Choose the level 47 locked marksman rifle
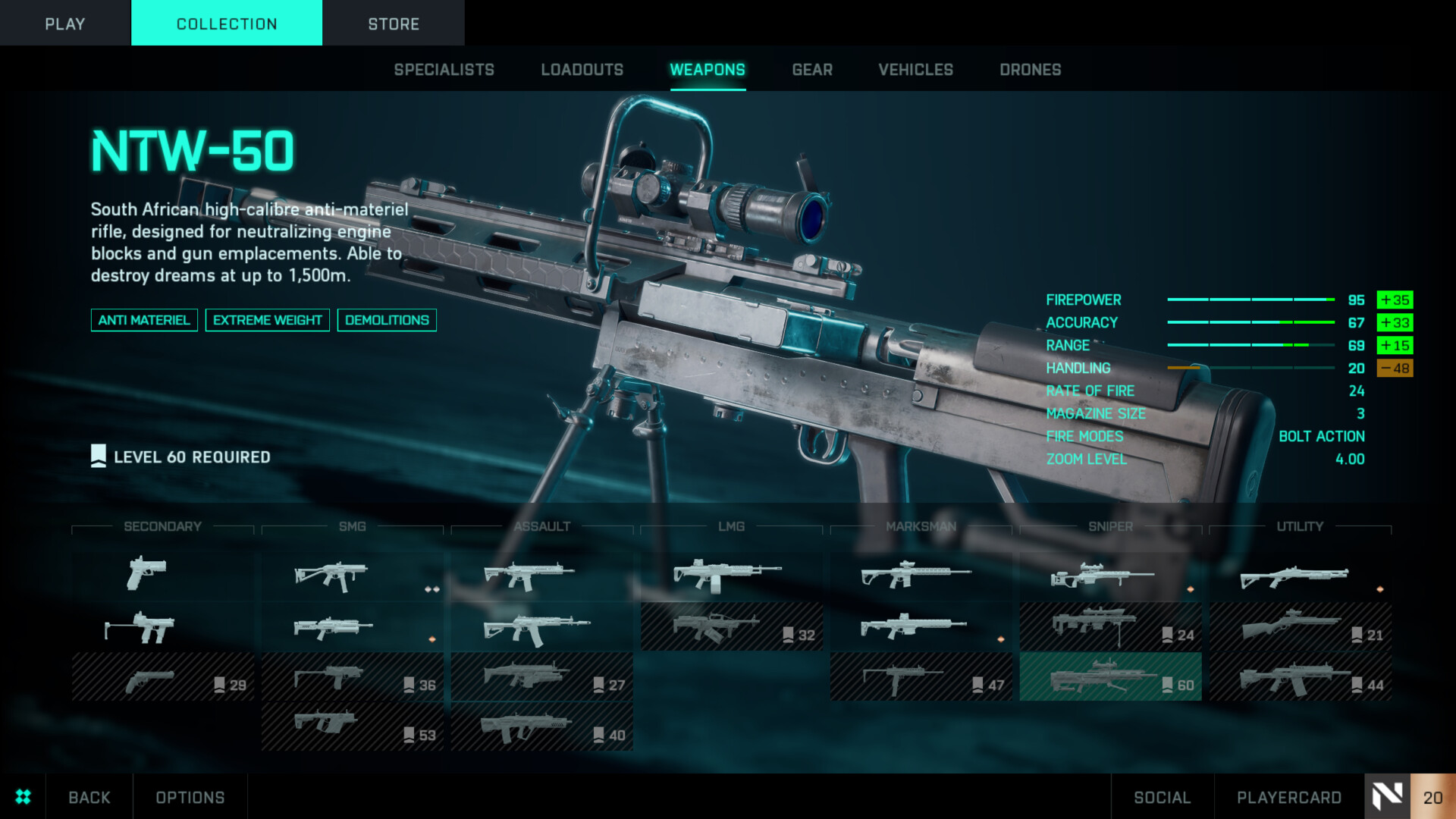 pos(921,676)
